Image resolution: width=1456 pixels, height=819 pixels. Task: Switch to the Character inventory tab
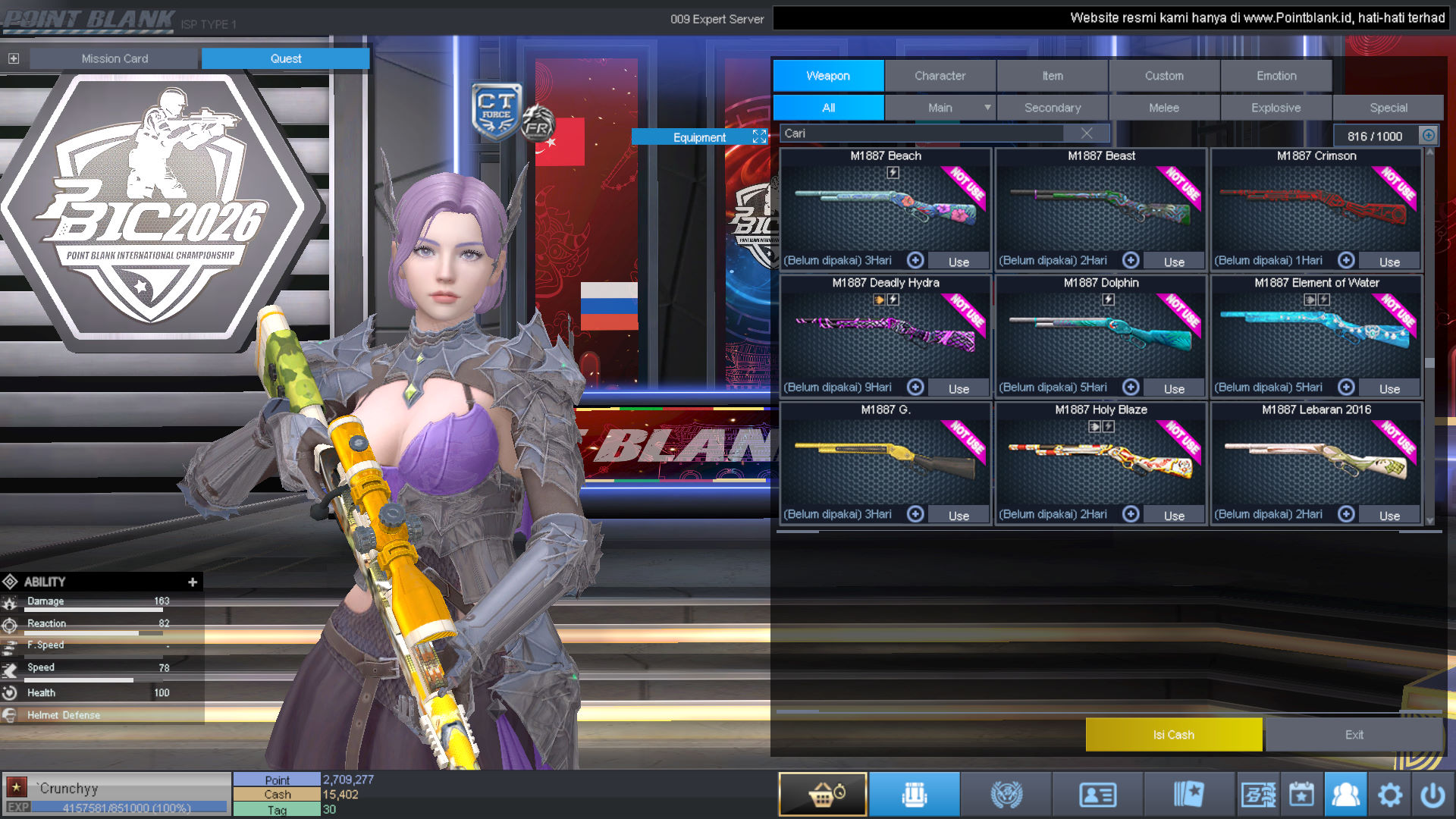point(940,76)
